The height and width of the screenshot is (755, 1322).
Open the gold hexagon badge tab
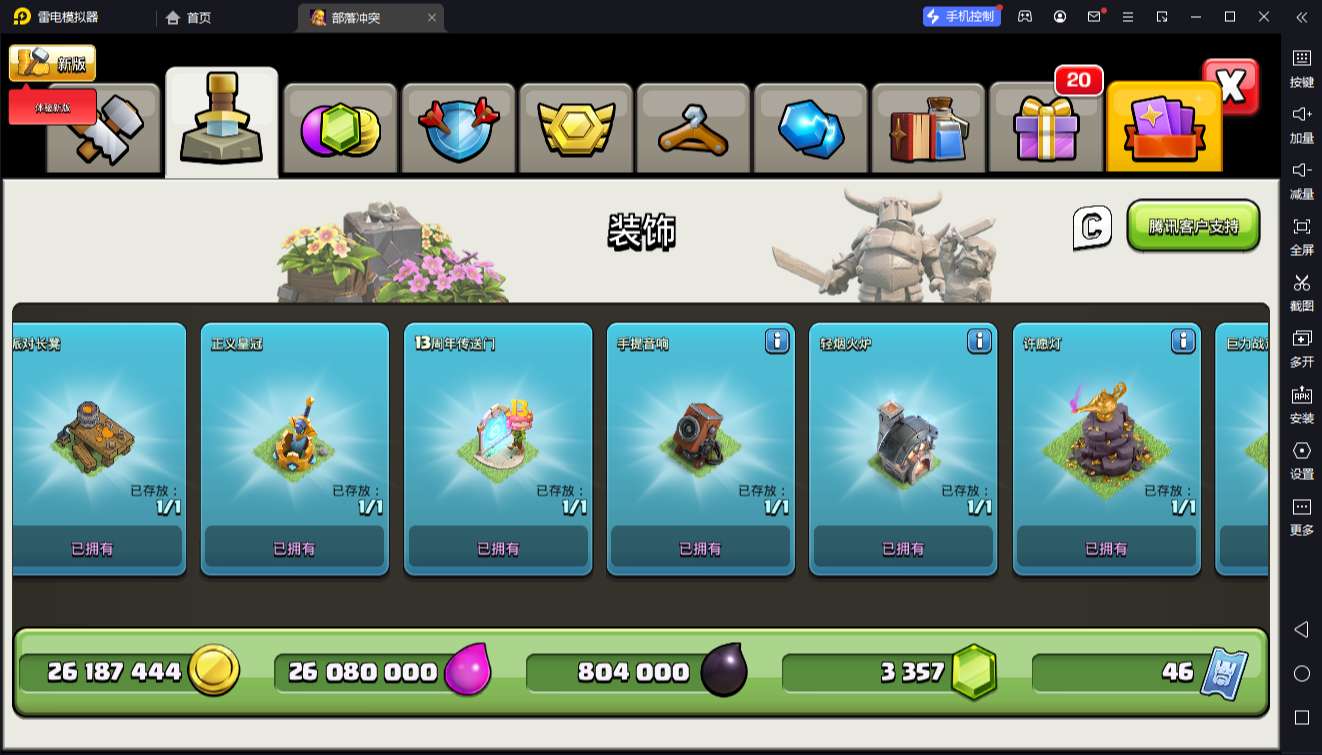(x=575, y=129)
